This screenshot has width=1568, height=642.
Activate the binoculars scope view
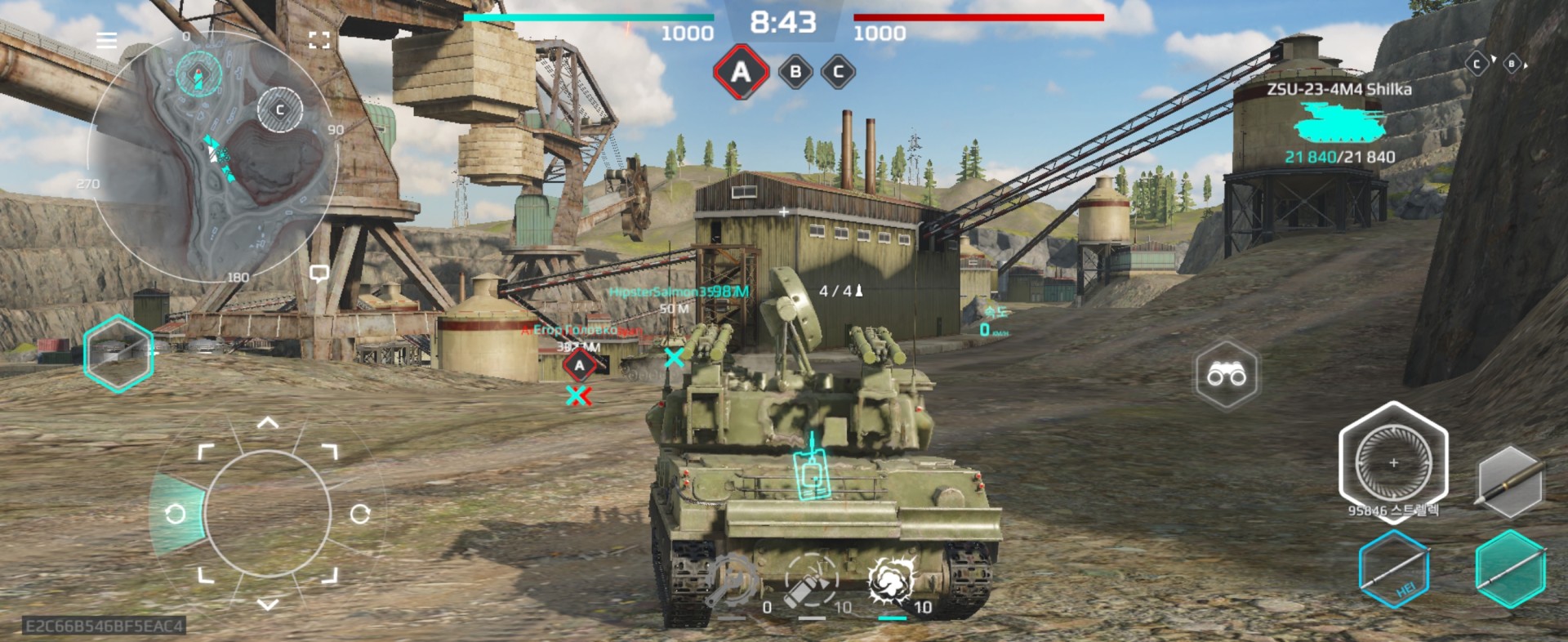[x=1227, y=375]
